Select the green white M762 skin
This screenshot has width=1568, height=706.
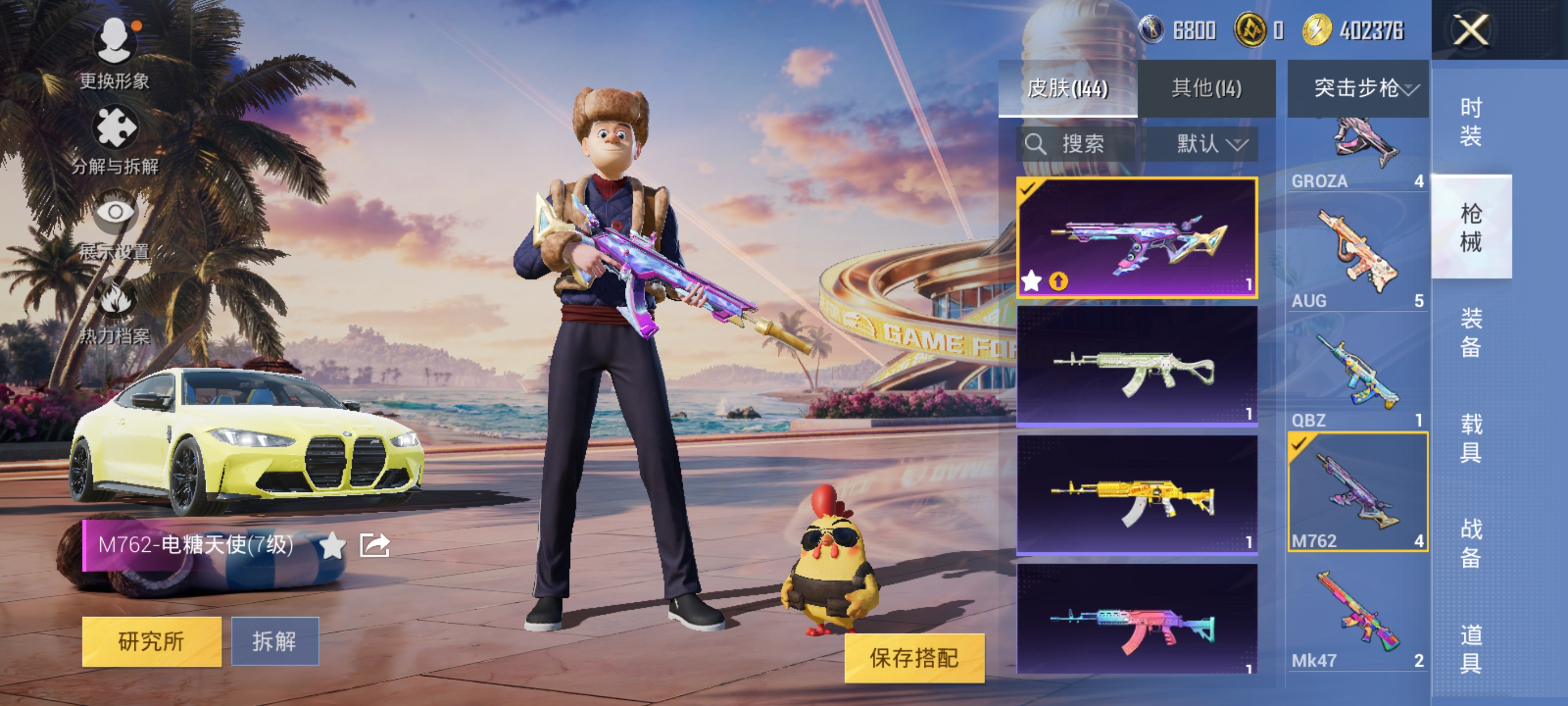click(x=1136, y=365)
